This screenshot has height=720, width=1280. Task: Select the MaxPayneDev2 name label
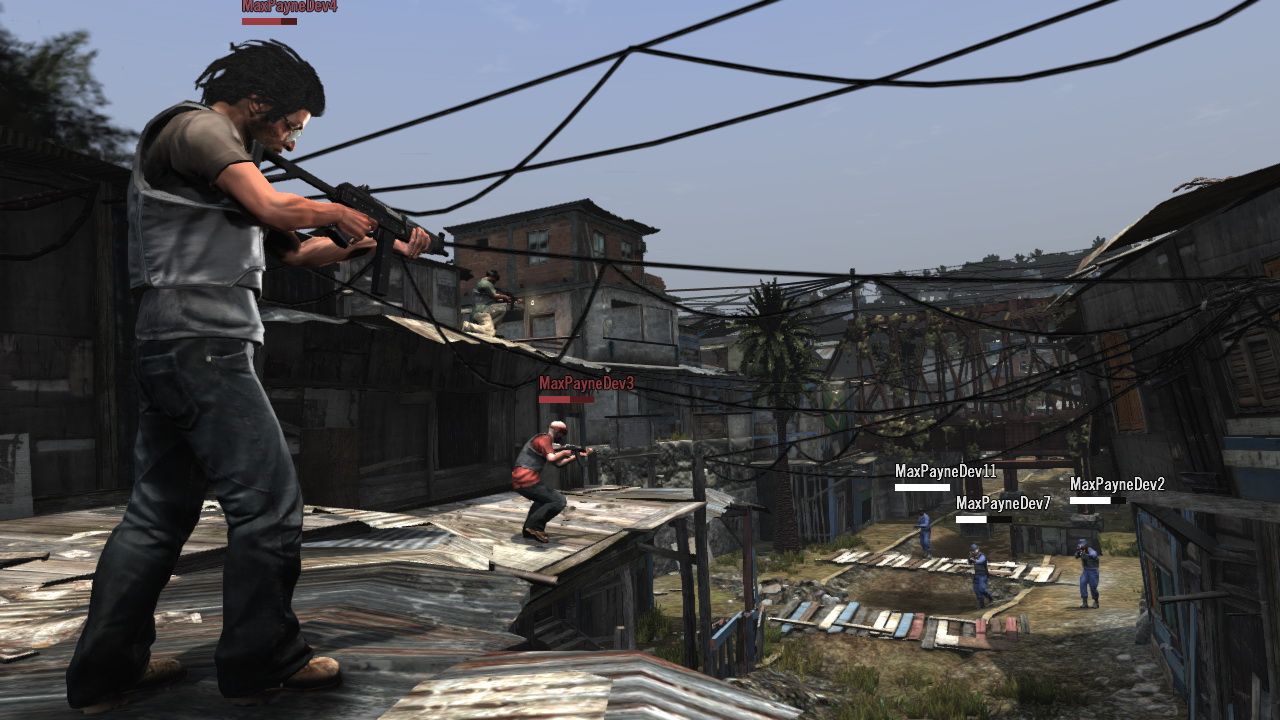[1120, 486]
